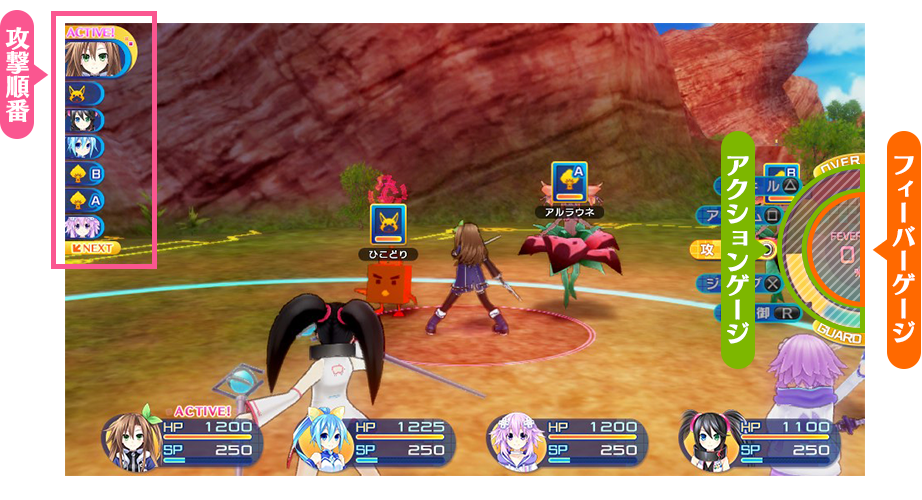922x500 pixels.
Task: Select the black-haired girl turn-order icon
Action: click(82, 121)
